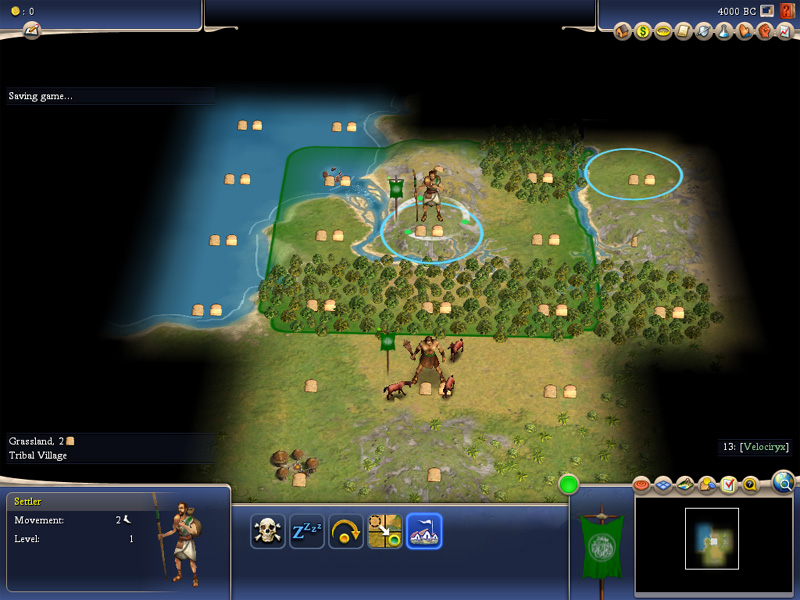Click the green end turn button
Screen dimensions: 800x600
(570, 485)
